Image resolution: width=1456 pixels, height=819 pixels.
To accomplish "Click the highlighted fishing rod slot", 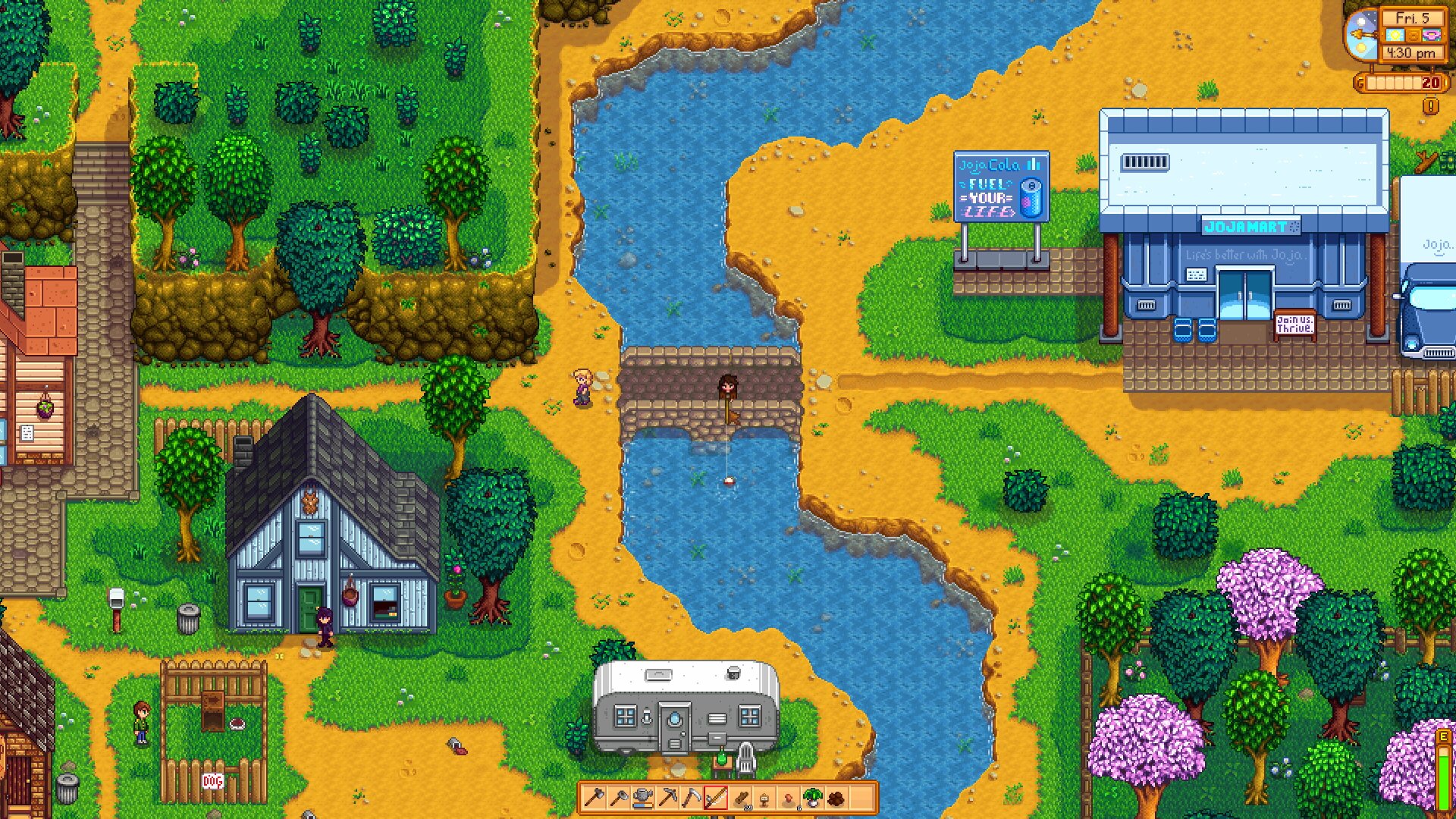I will (715, 798).
